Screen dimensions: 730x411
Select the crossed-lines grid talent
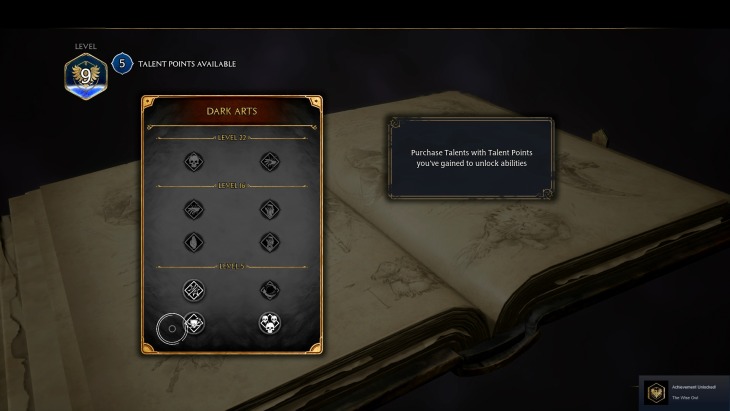(x=194, y=290)
